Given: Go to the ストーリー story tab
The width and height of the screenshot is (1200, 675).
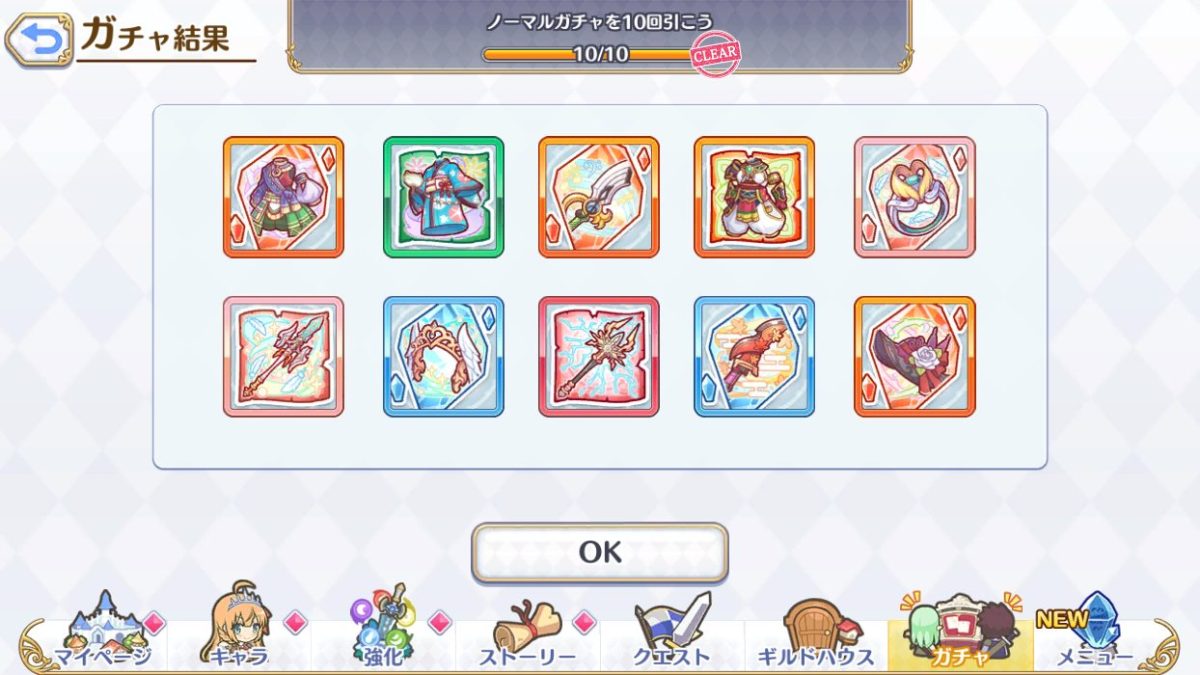Looking at the screenshot, I should pos(527,632).
